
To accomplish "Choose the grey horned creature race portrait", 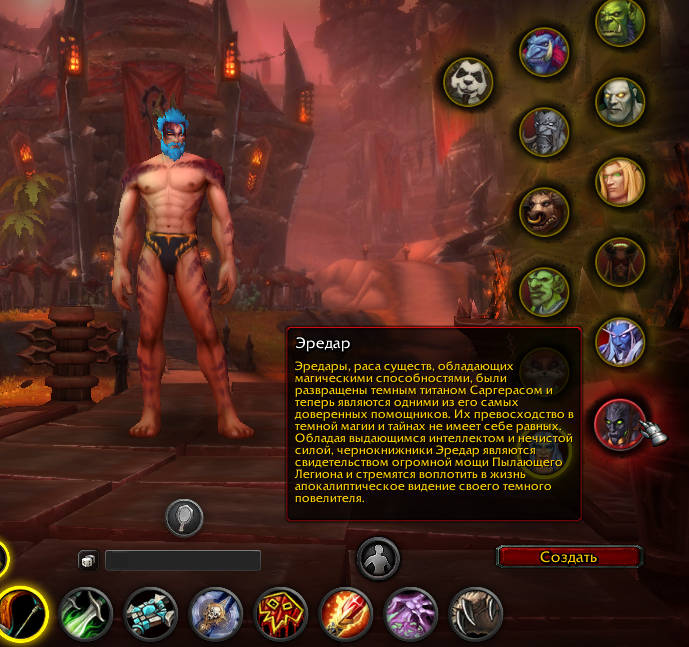I will pos(544,130).
